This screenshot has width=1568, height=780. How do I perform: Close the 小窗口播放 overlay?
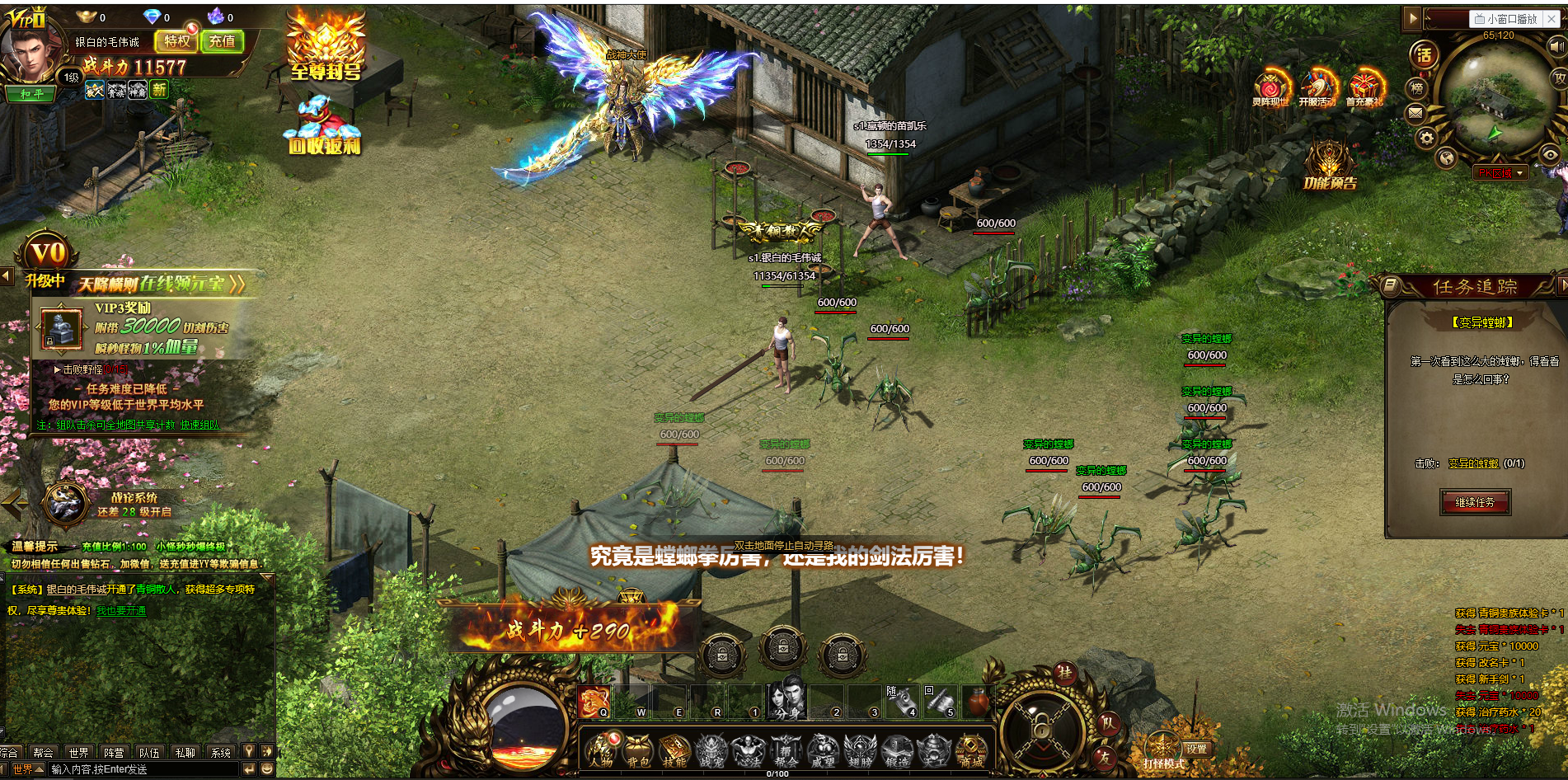click(x=1551, y=19)
